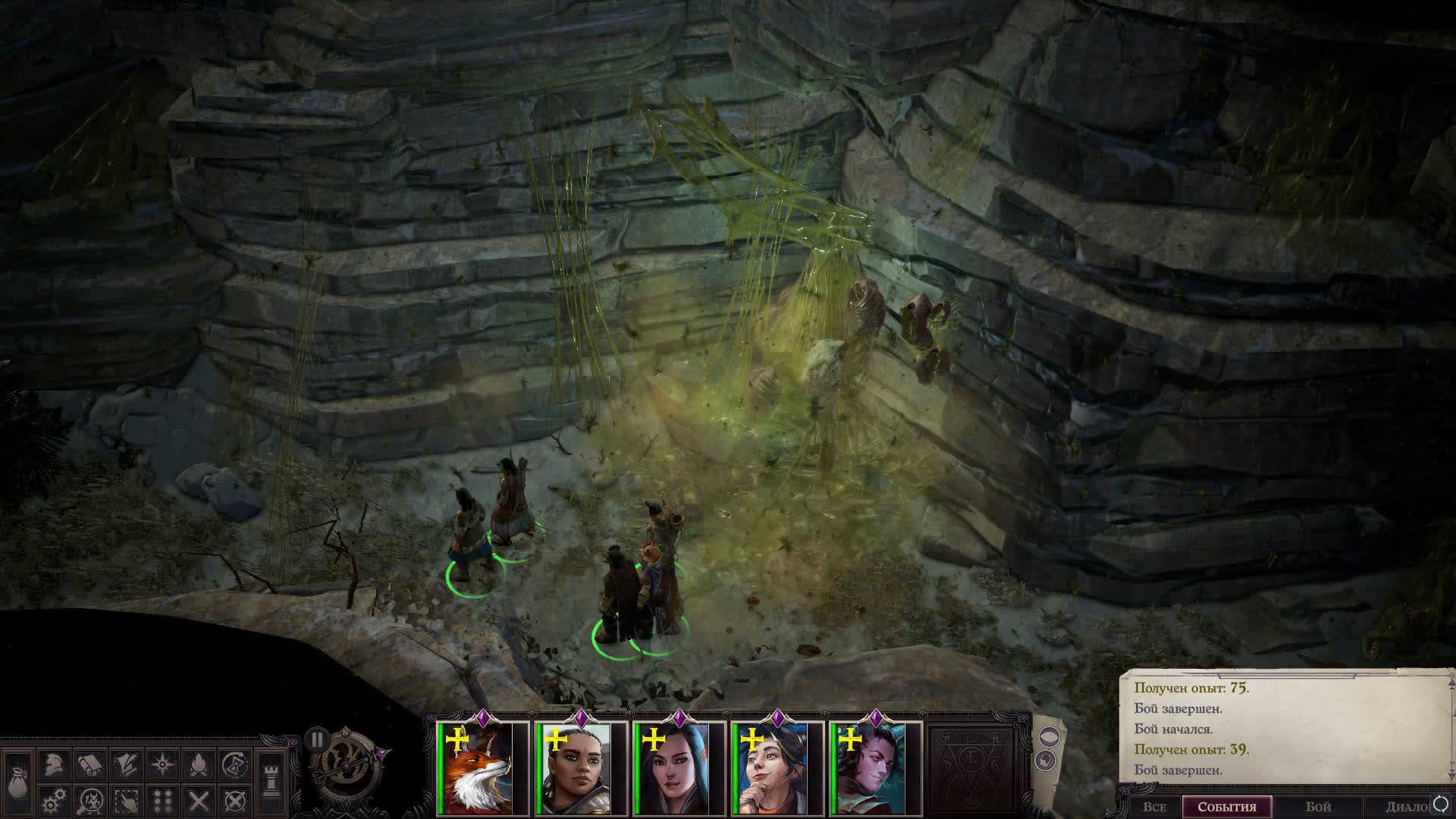Select the blue-haired elf woman portrait
Image resolution: width=1456 pixels, height=819 pixels.
(674, 769)
